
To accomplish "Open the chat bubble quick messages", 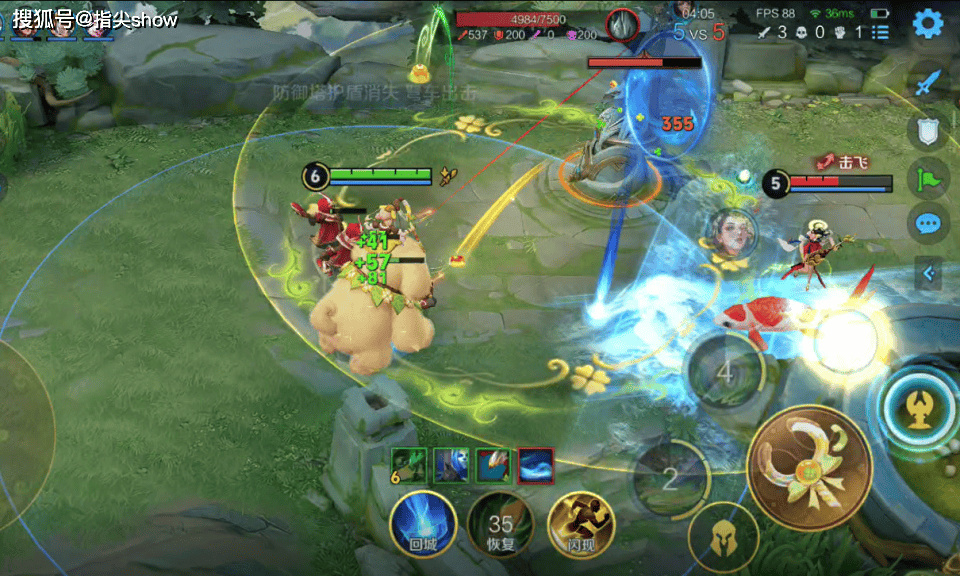I will coord(928,223).
